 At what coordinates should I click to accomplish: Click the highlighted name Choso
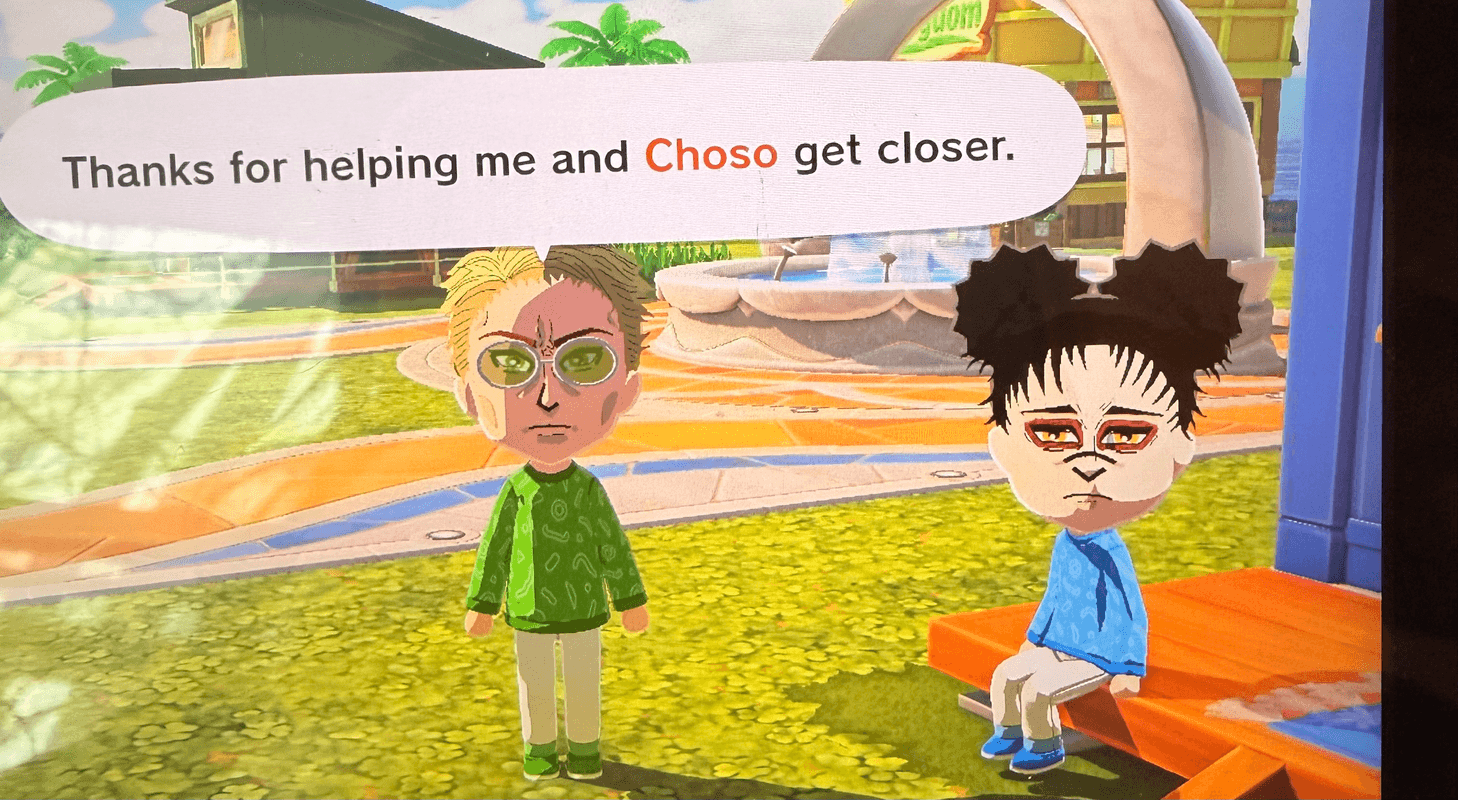(713, 154)
